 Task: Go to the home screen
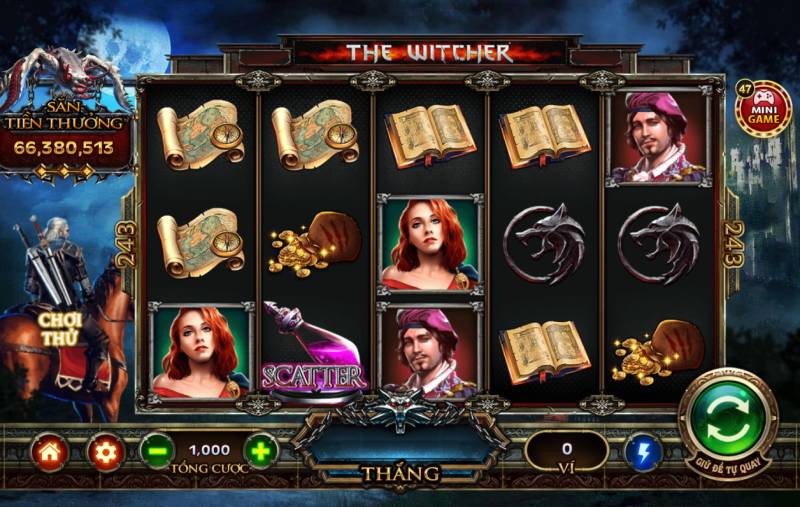click(49, 453)
